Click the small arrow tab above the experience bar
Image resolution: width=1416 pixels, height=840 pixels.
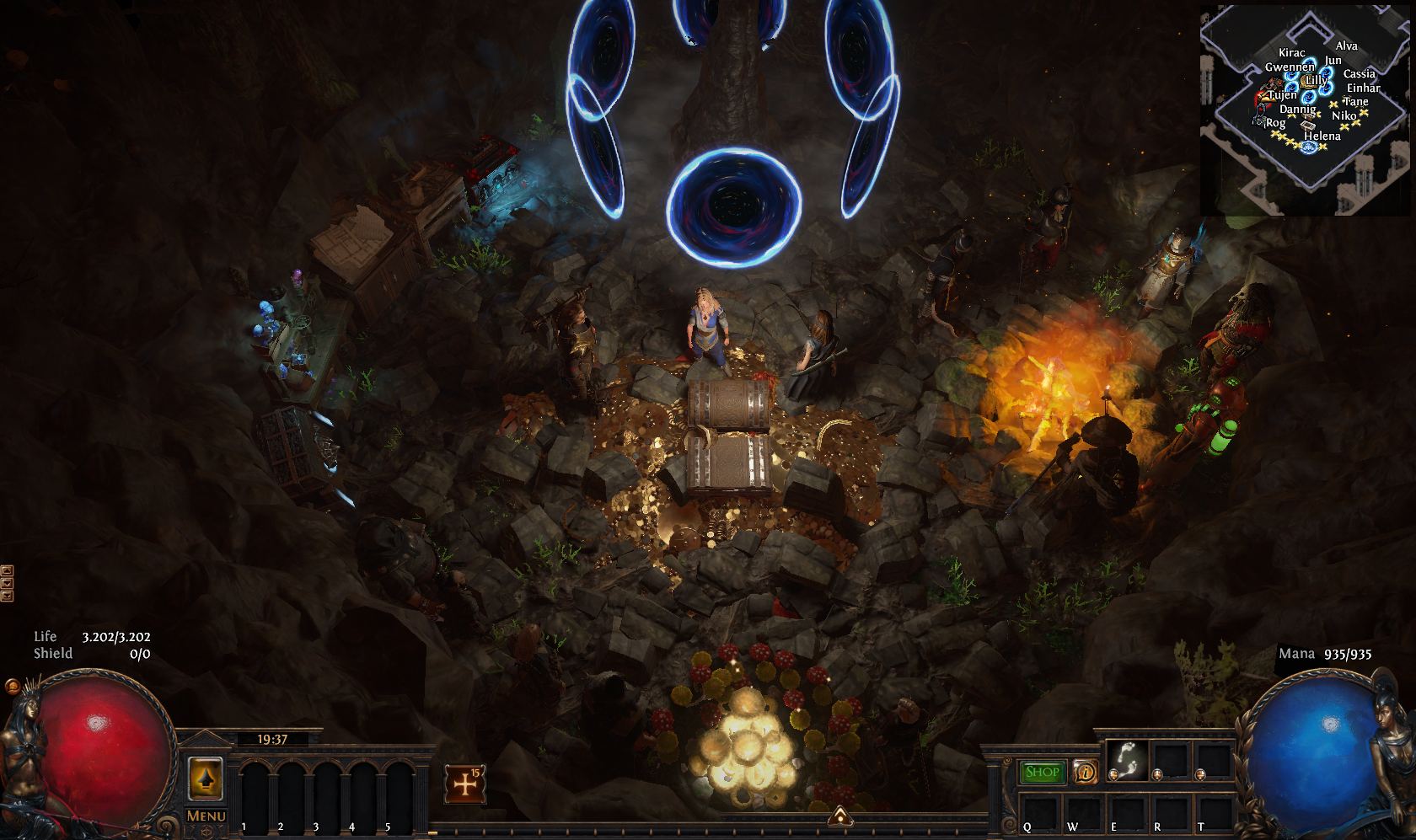click(839, 815)
